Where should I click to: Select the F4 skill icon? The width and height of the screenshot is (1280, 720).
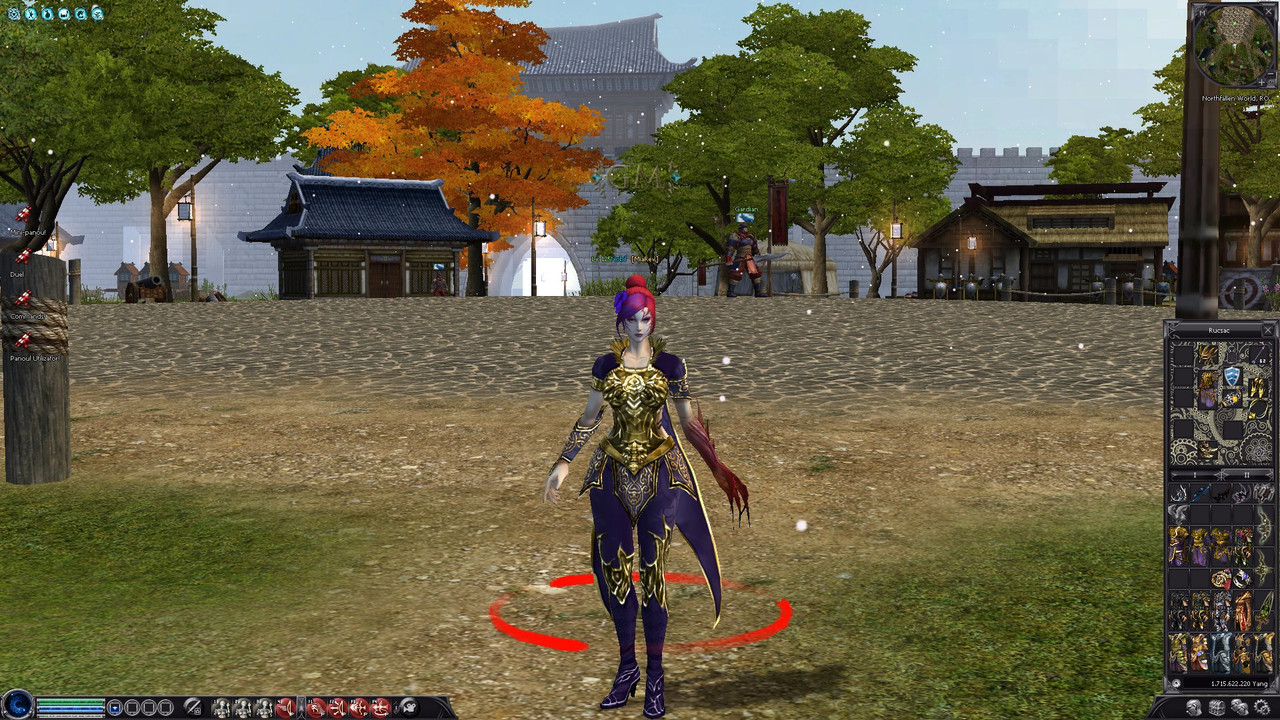(x=381, y=707)
